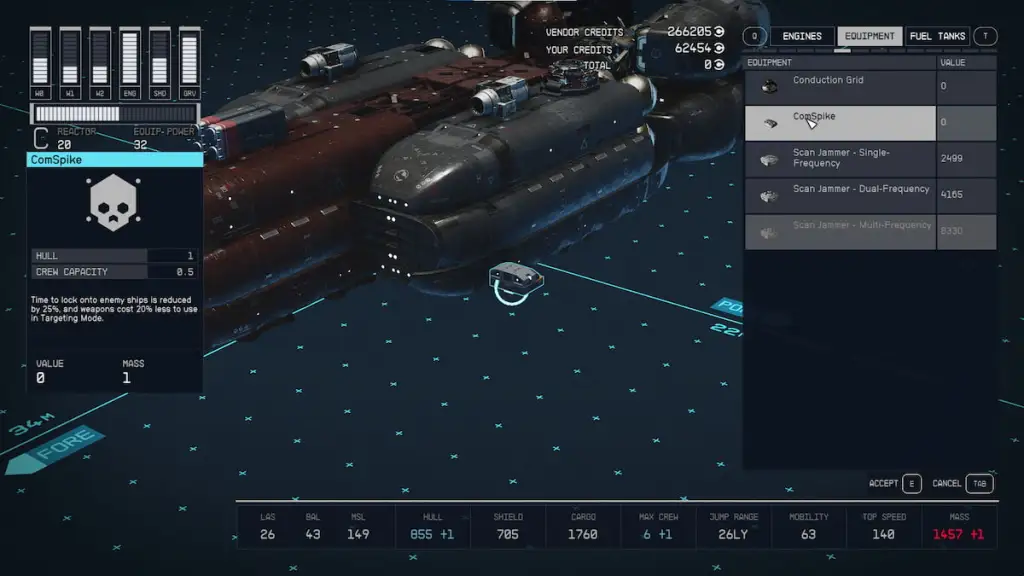1024x576 pixels.
Task: Choose the Conduction Grid equipment row
Action: (840, 87)
